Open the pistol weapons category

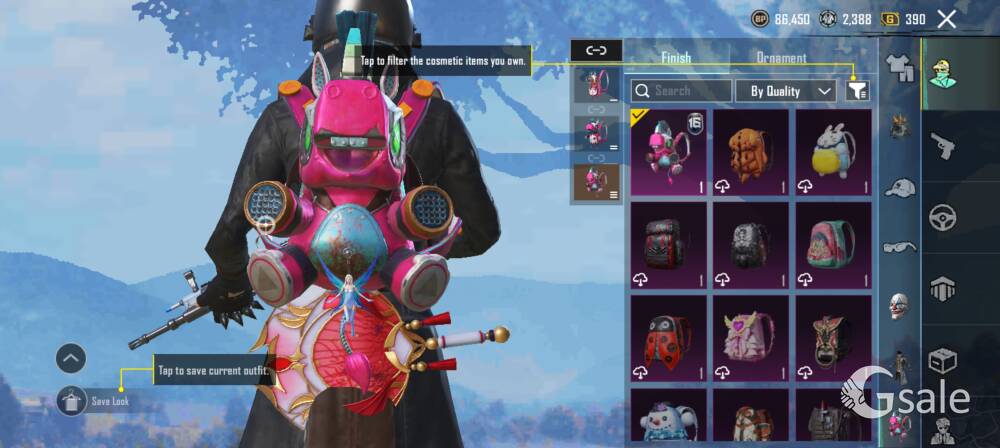point(942,147)
